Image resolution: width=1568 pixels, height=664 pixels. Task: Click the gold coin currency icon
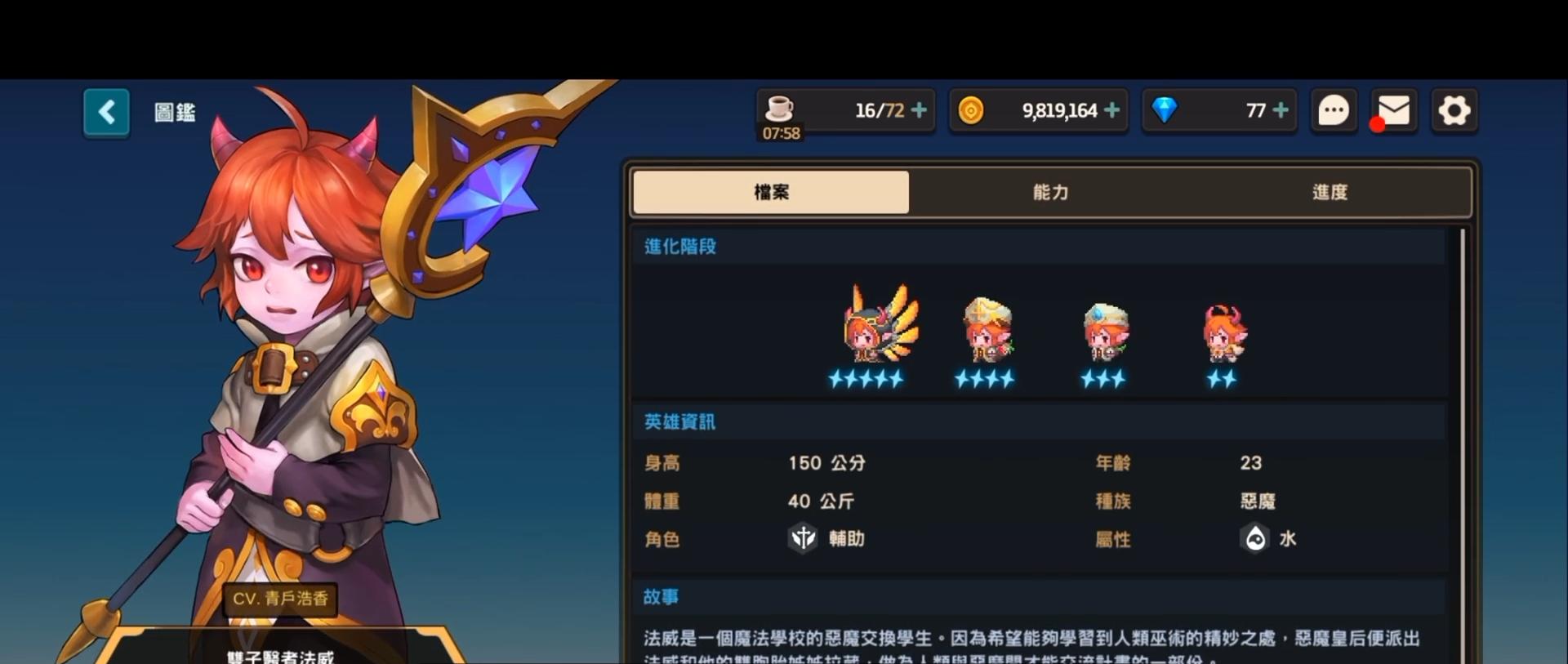coord(973,109)
